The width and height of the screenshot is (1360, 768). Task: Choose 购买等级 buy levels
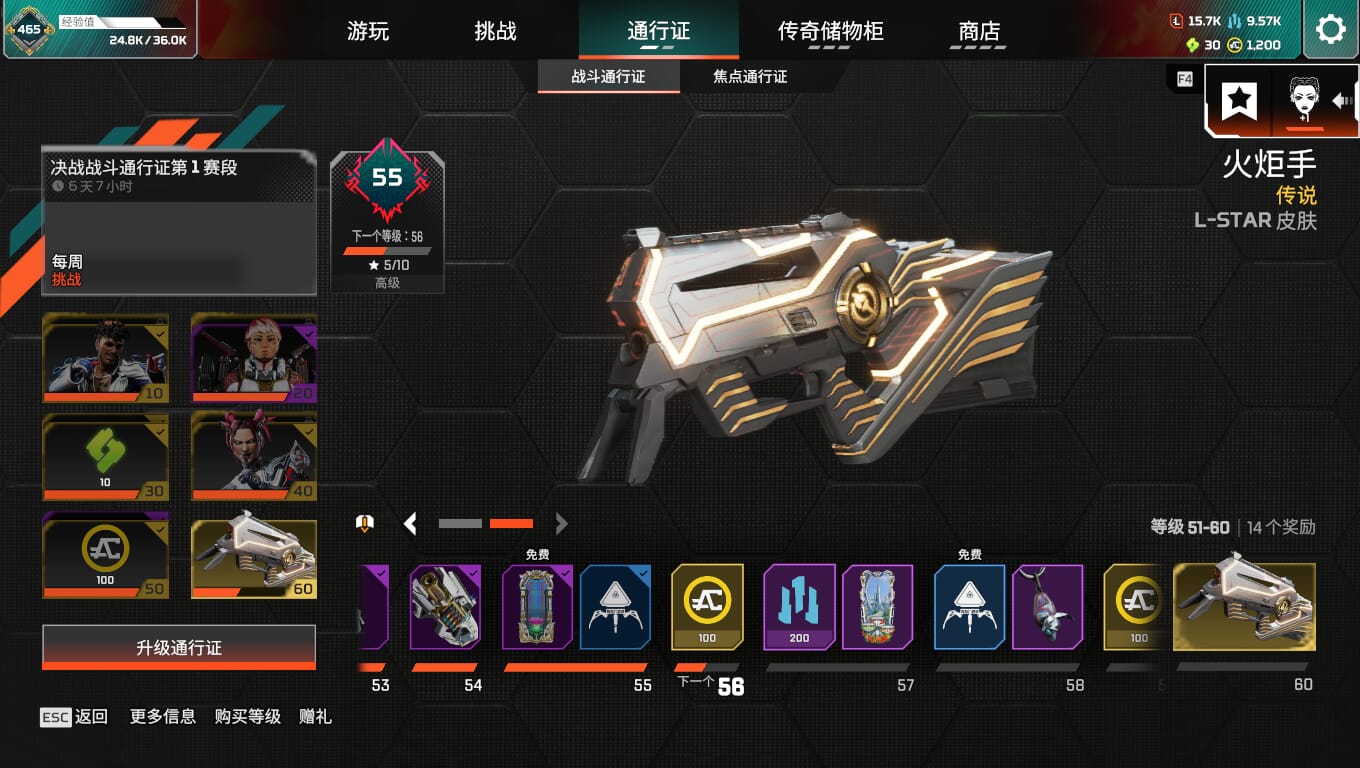247,717
